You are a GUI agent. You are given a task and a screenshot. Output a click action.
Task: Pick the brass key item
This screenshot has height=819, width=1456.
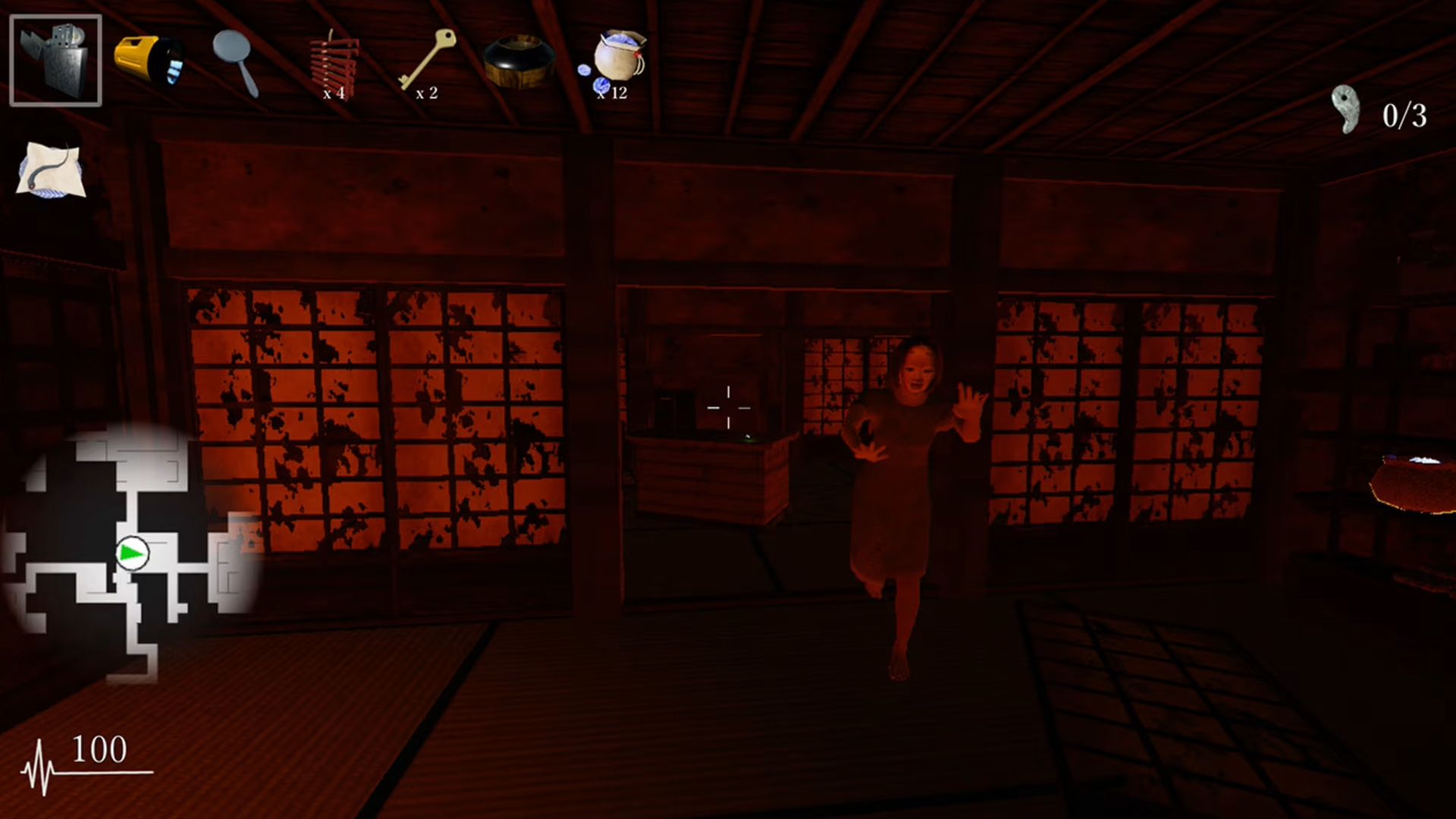(428, 59)
